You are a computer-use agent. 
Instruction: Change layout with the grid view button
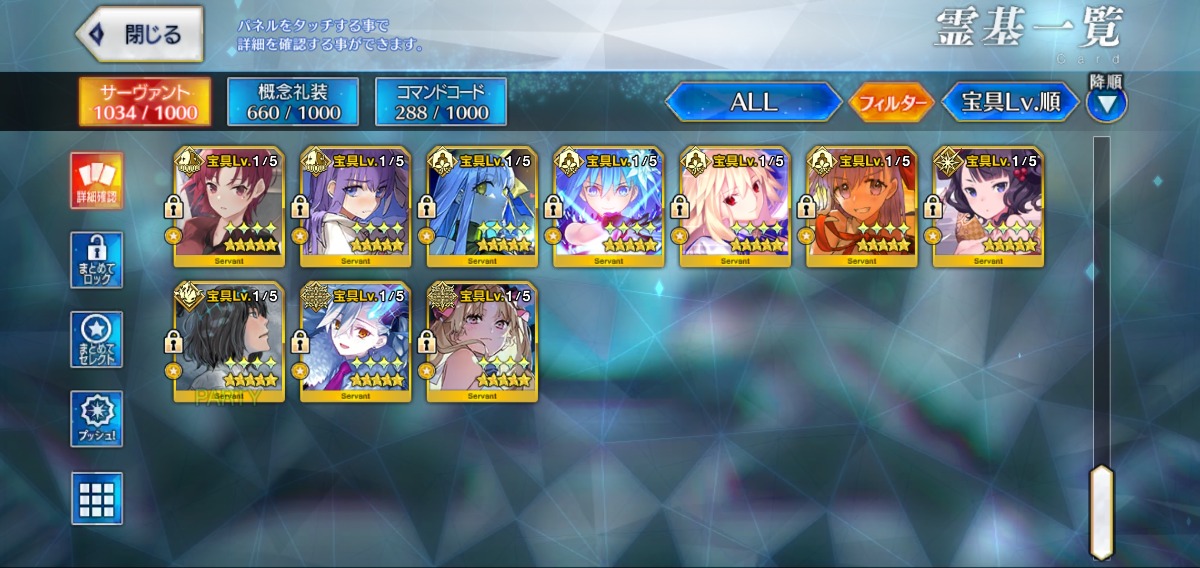point(97,498)
